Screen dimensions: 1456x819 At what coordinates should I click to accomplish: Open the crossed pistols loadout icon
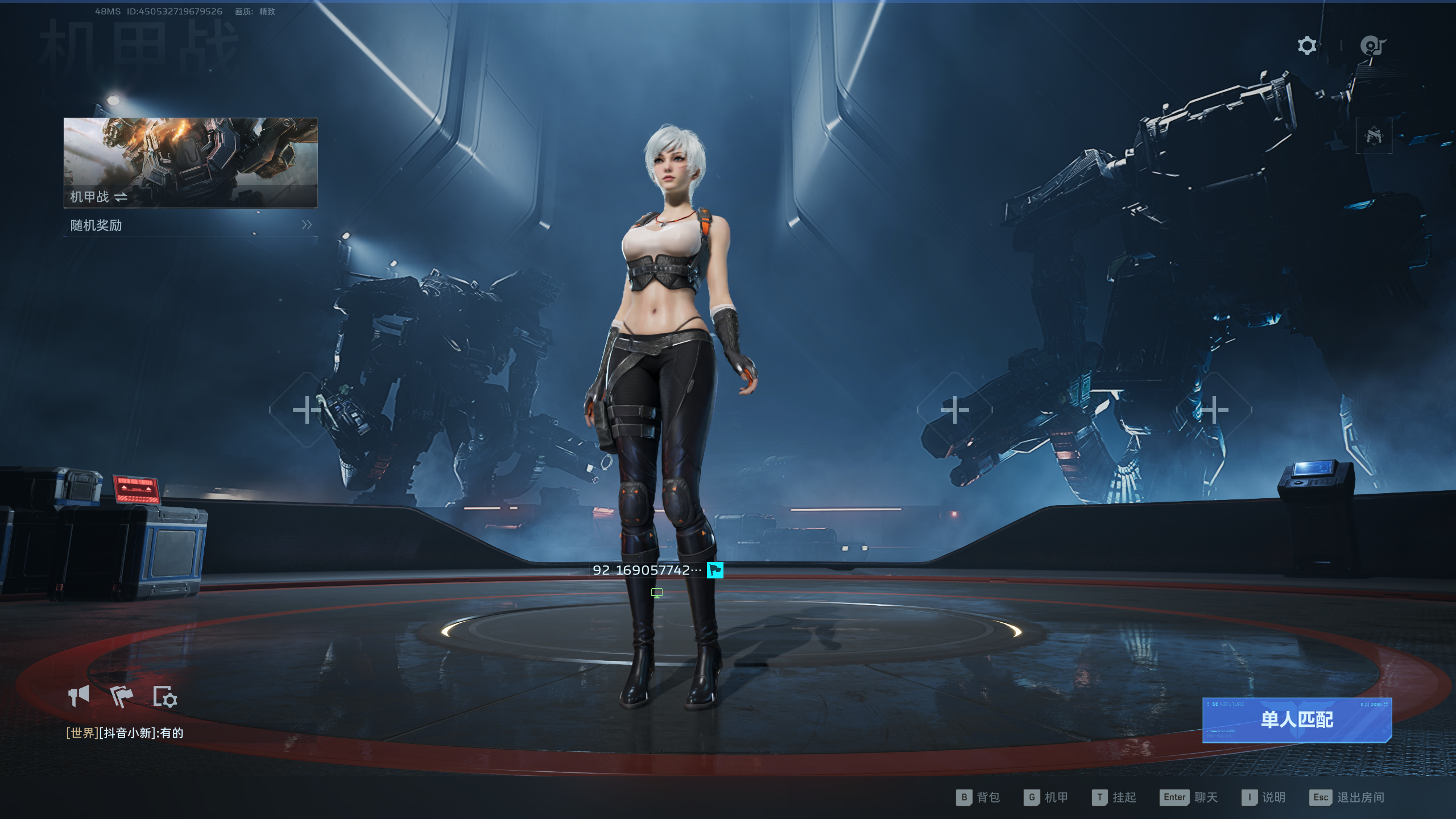coord(1374,136)
